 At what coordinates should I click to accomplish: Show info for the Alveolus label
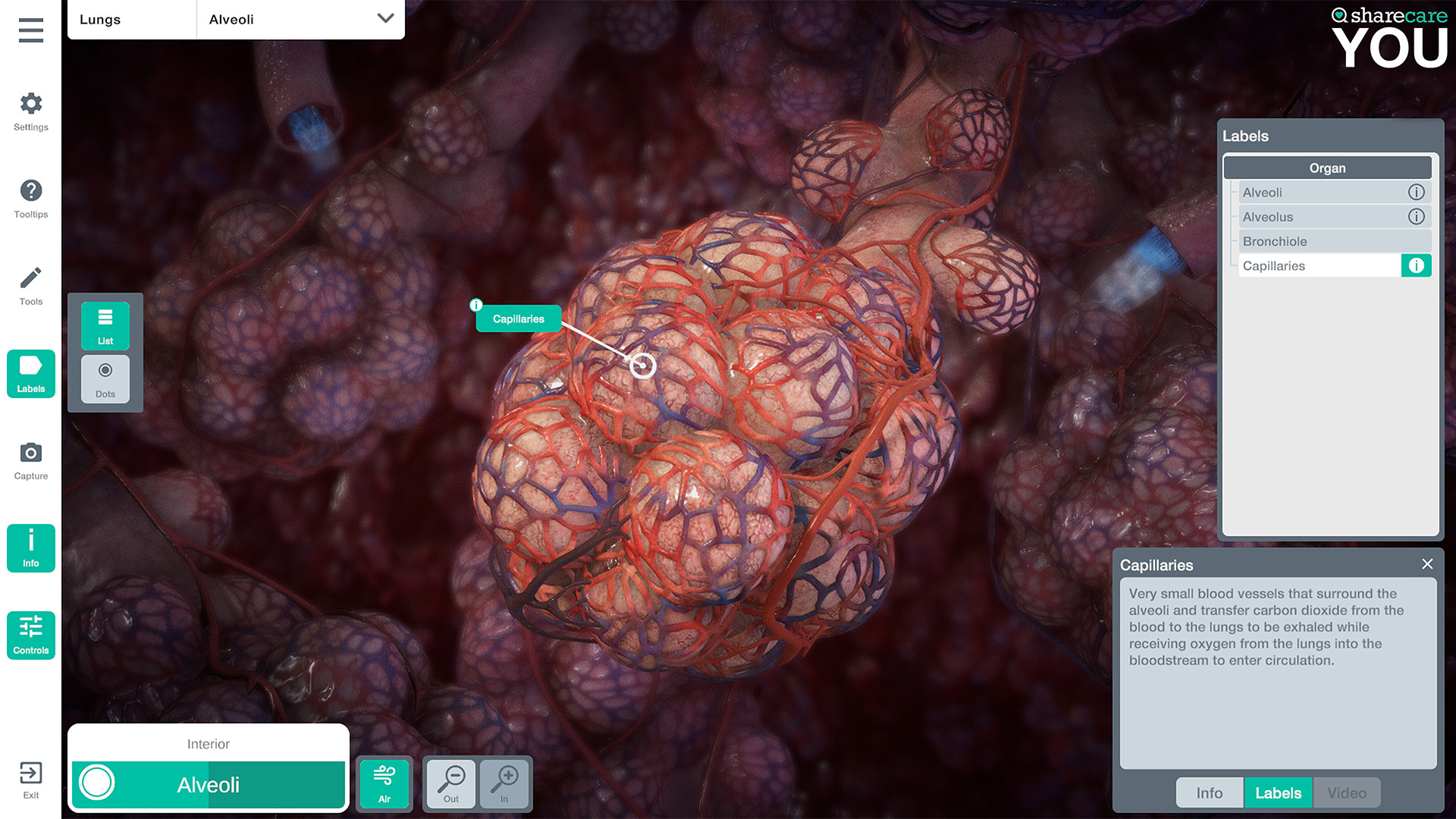pos(1417,217)
